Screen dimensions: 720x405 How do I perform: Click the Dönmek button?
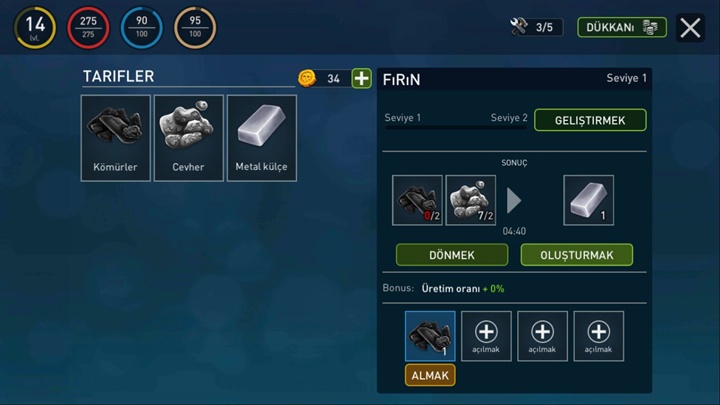pyautogui.click(x=452, y=255)
